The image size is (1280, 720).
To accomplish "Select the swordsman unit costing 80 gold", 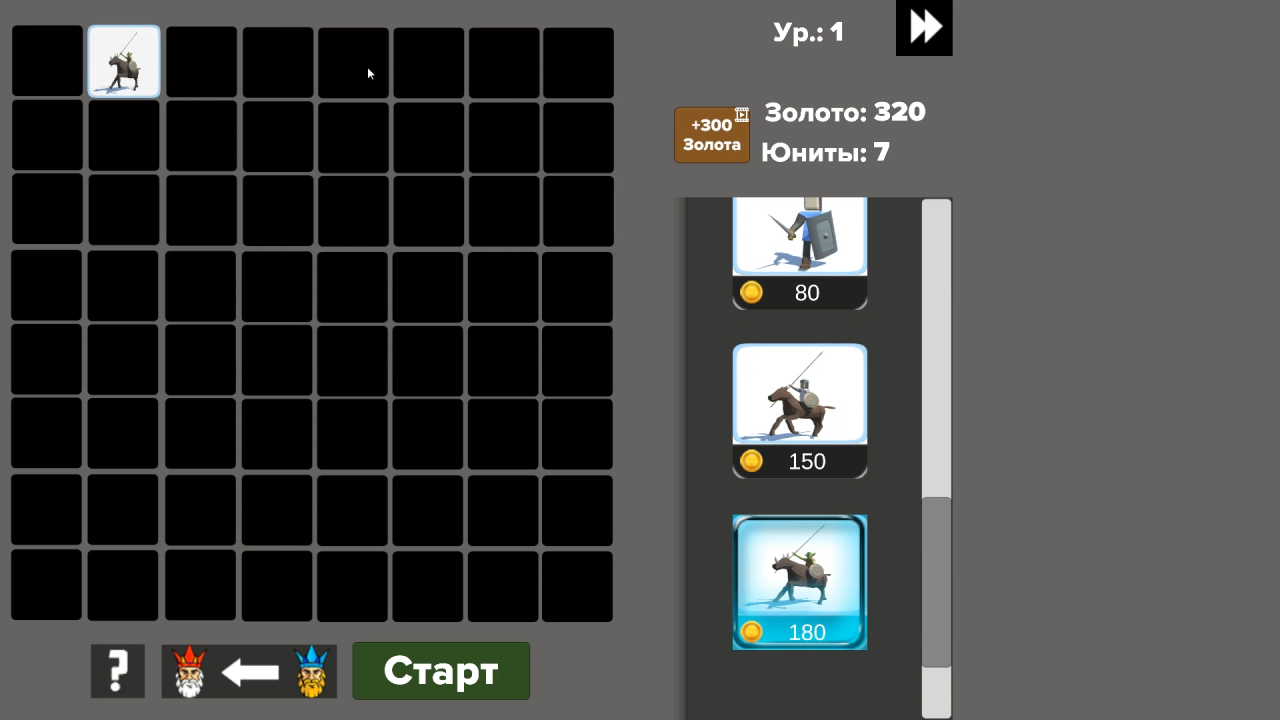I will pos(799,235).
